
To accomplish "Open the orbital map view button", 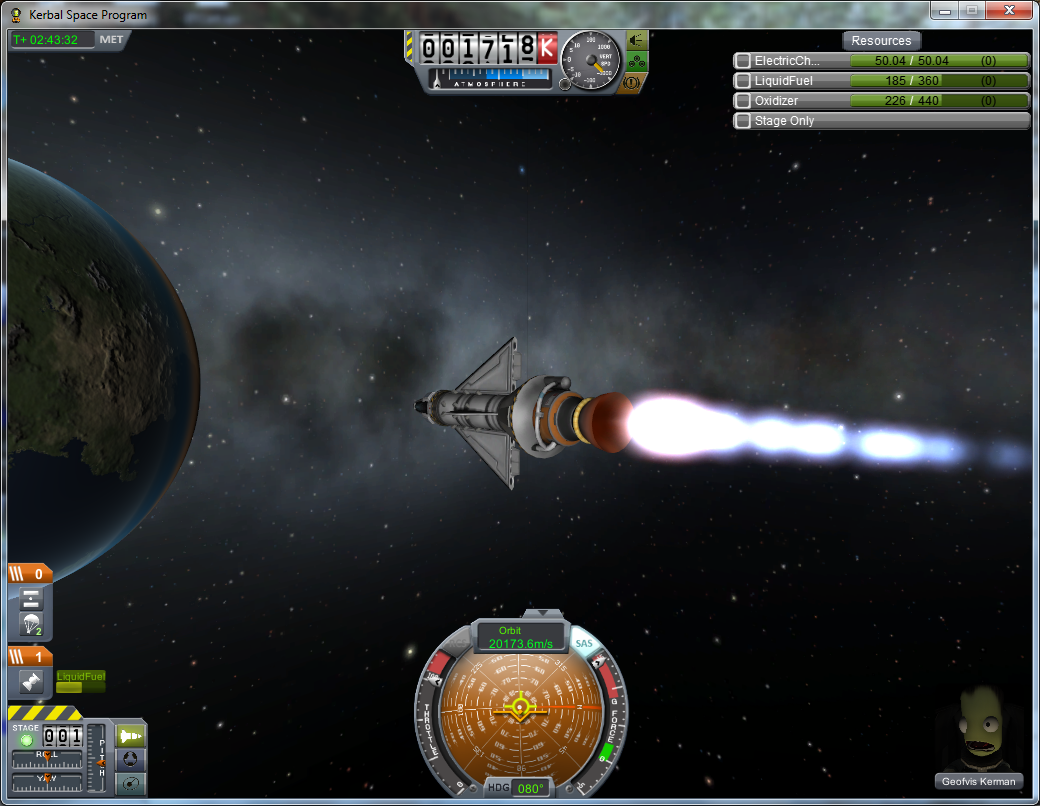I will [131, 783].
